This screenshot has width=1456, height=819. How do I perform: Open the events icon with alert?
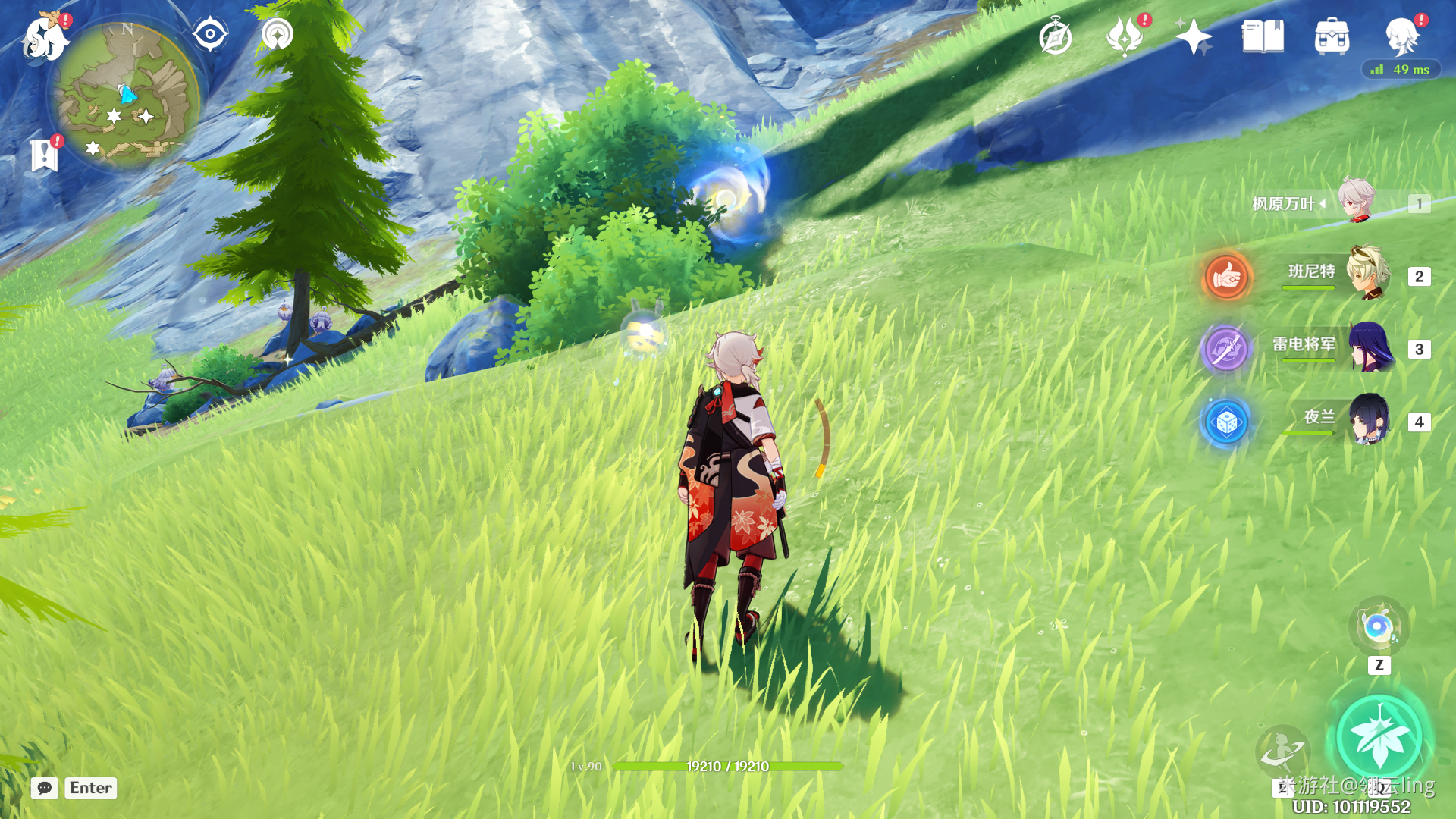click(1125, 36)
